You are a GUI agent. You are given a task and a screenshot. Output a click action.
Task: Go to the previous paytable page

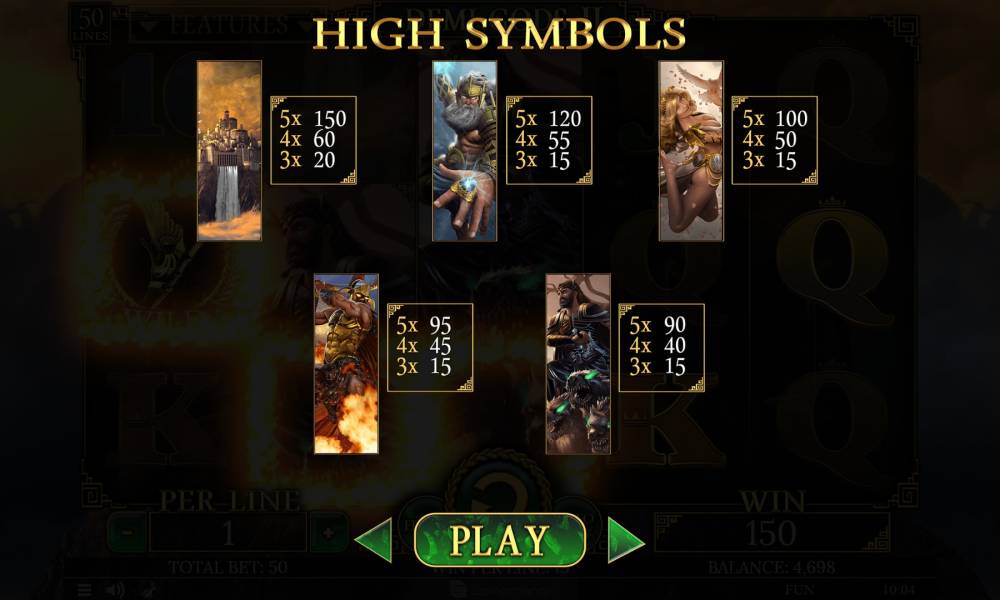[x=374, y=540]
